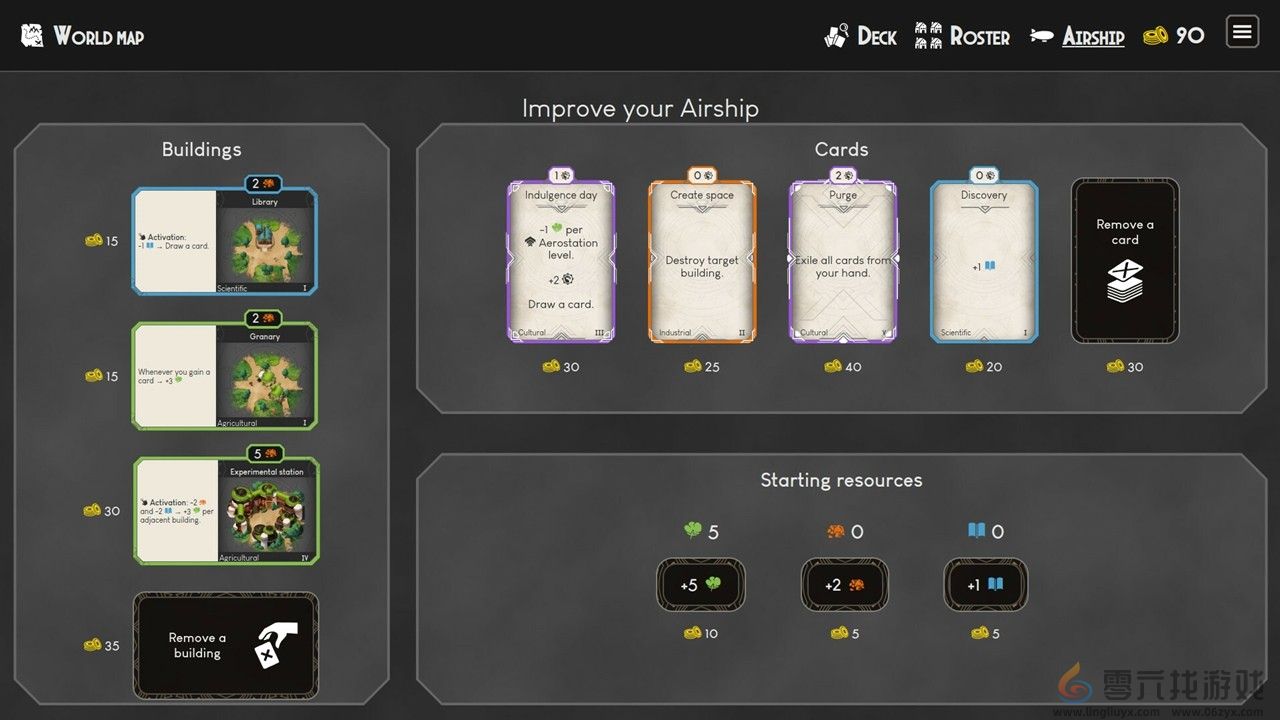Click the leaf resource icon above +5
The image size is (1280, 720).
[690, 531]
